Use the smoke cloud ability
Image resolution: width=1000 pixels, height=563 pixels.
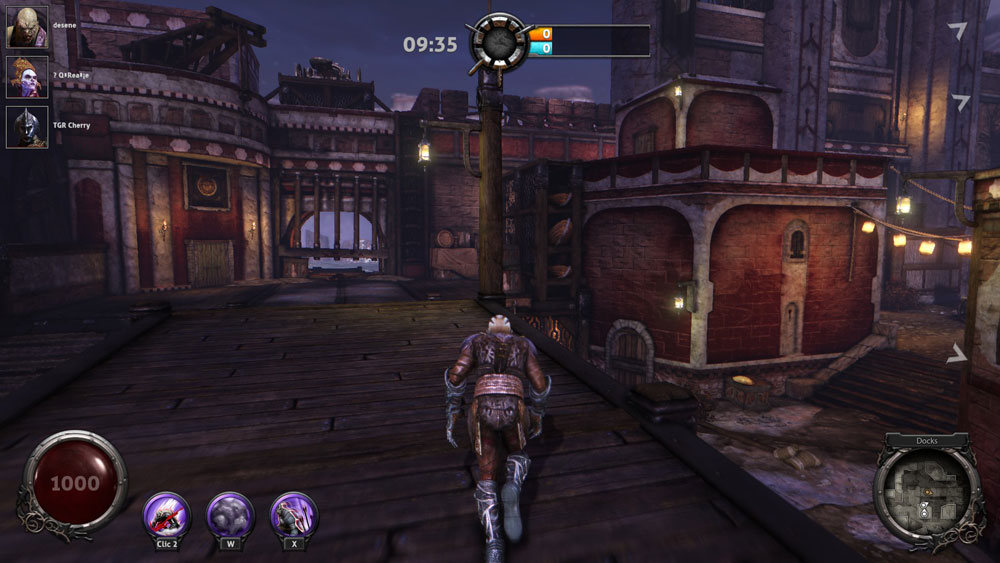230,515
